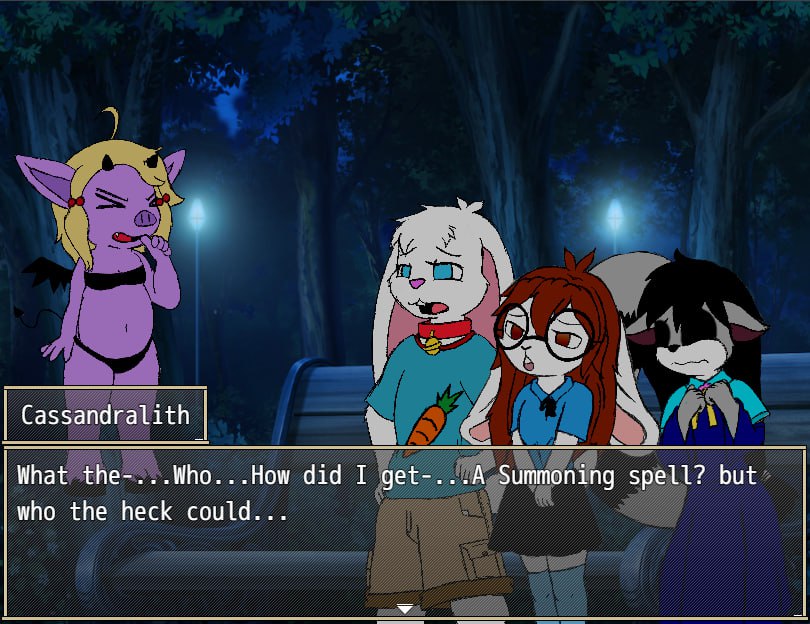810x624 pixels.
Task: Click the dialogue continue arrow
Action: point(405,608)
